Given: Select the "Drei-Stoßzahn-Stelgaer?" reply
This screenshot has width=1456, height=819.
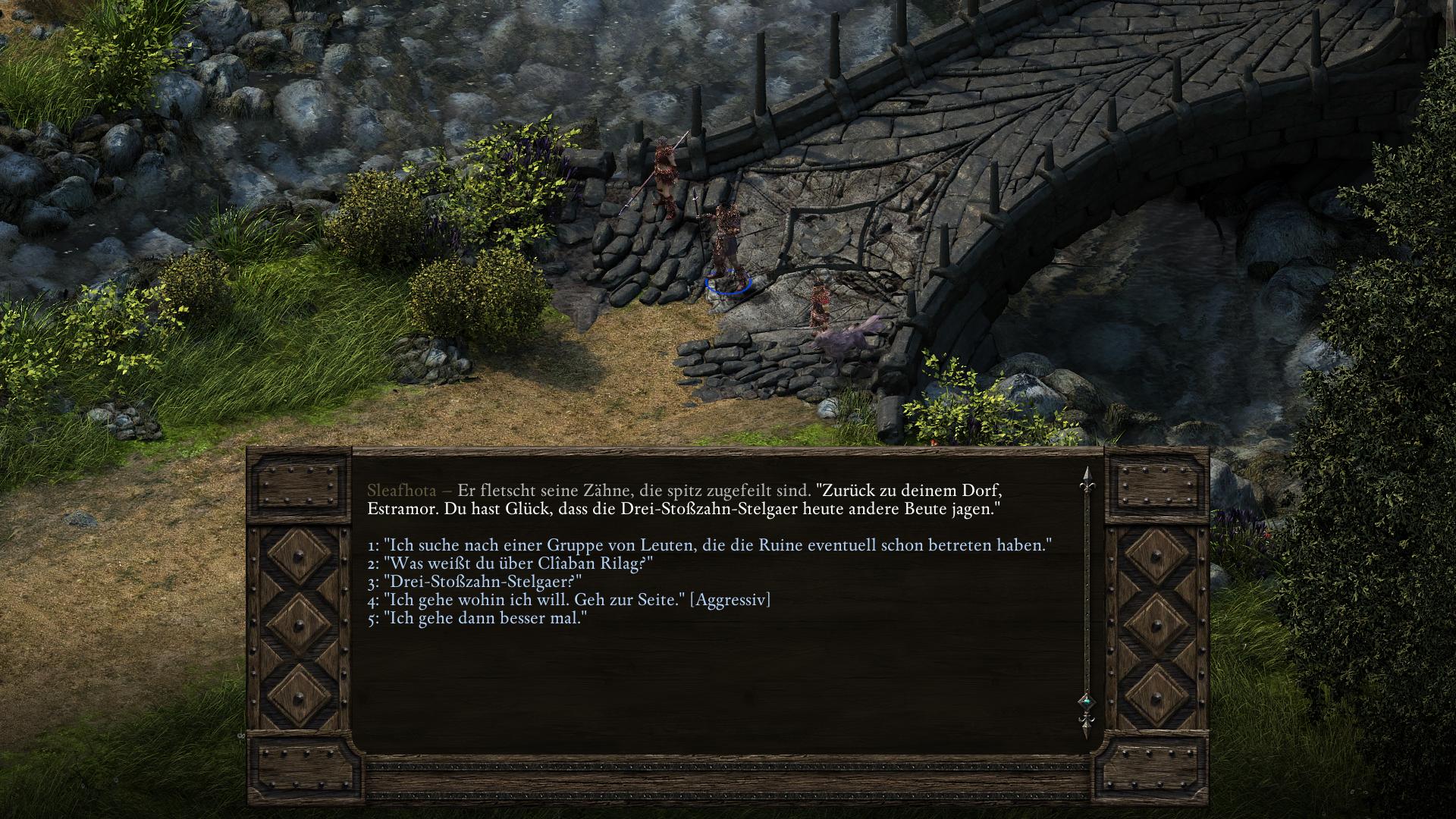Looking at the screenshot, I should click(475, 582).
